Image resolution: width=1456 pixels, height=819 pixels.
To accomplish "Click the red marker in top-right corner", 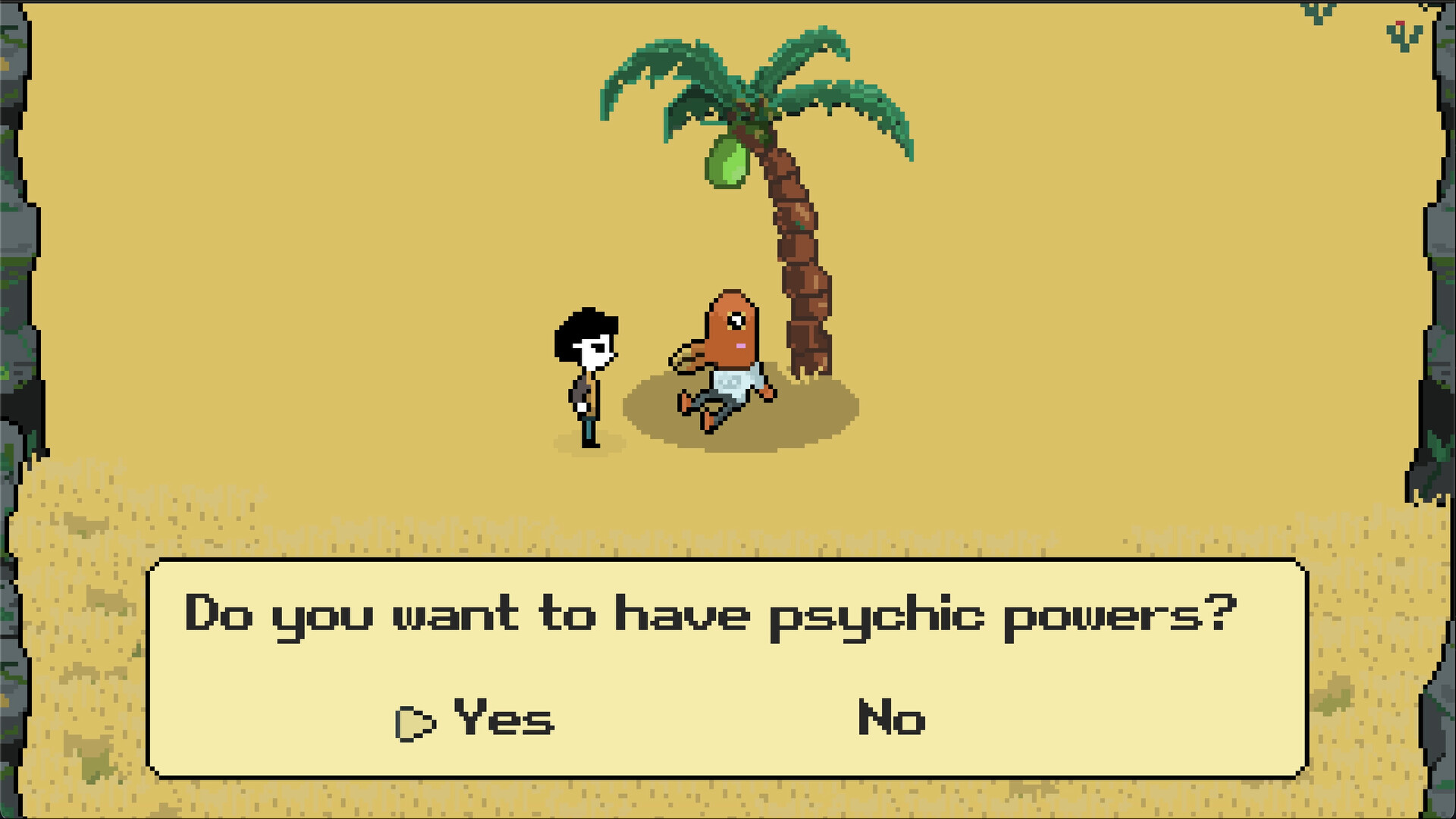I will [1399, 23].
